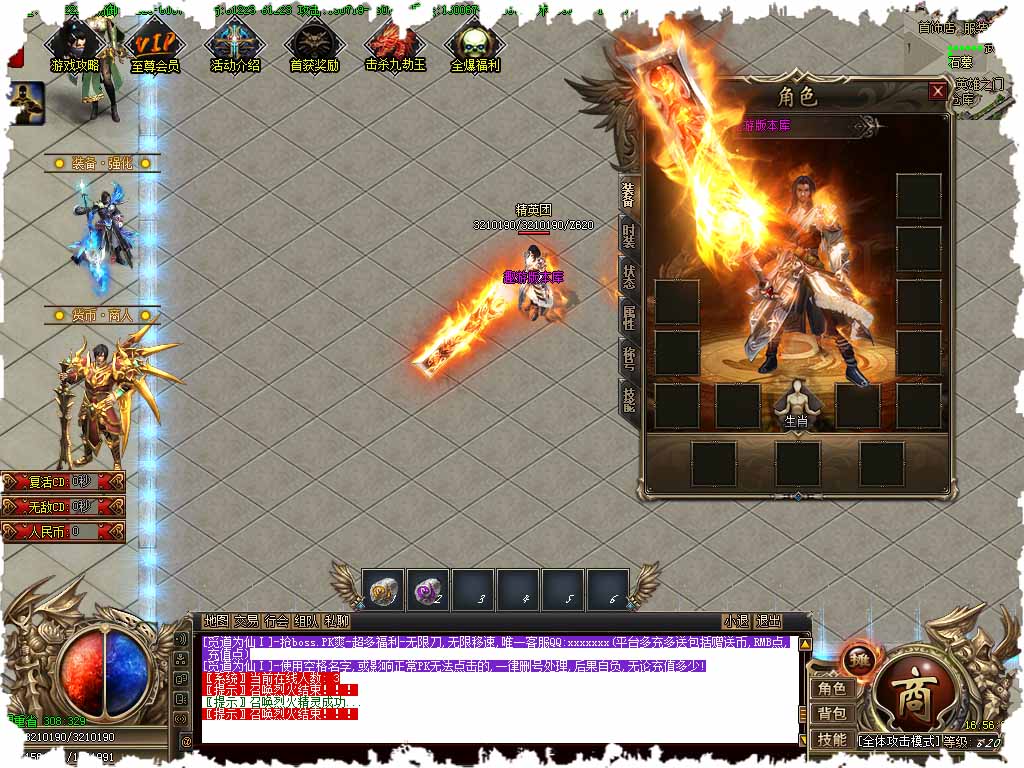The image size is (1024, 768).
Task: Open the 地图 map from the chat bar
Action: (x=216, y=621)
